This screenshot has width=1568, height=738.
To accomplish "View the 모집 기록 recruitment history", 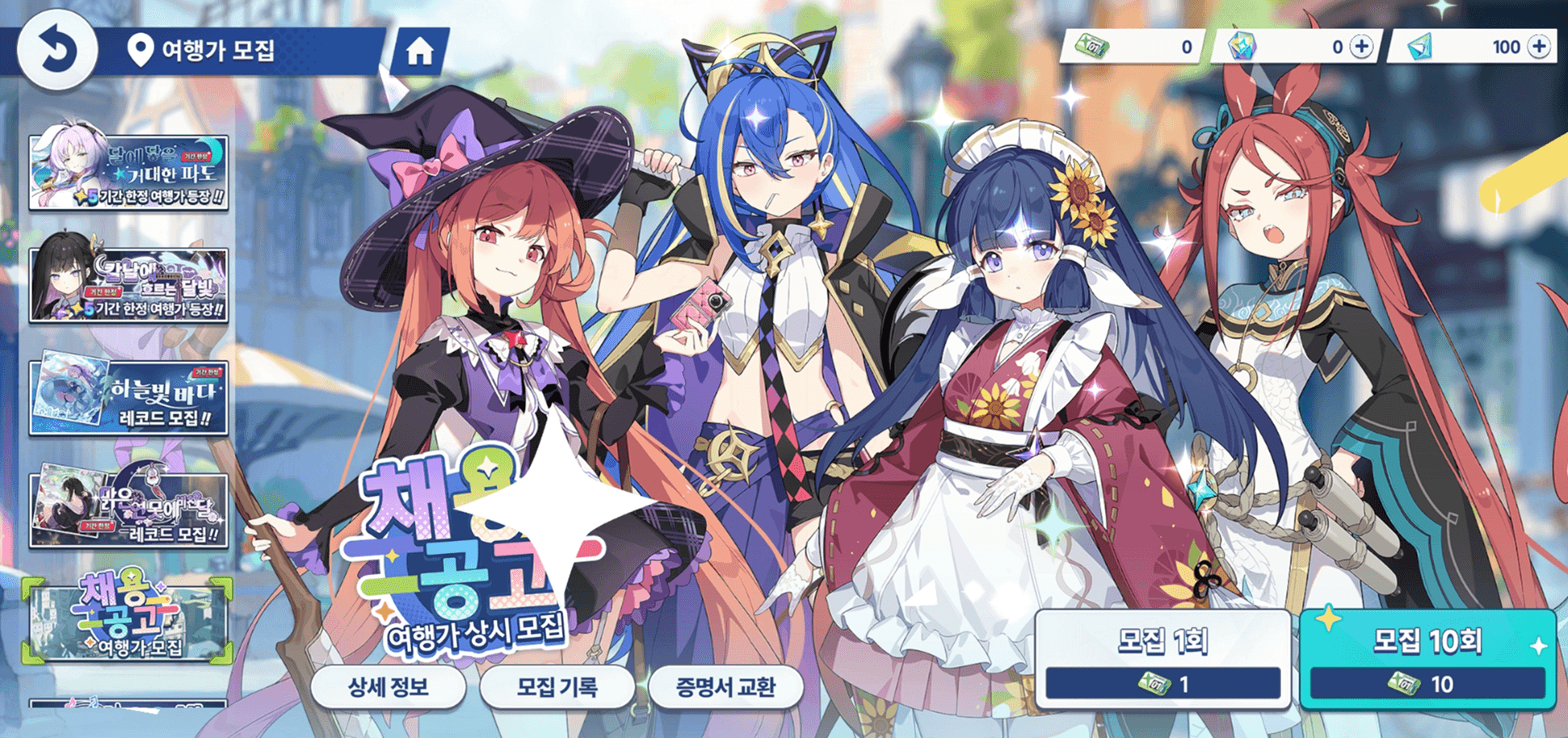I will [557, 687].
